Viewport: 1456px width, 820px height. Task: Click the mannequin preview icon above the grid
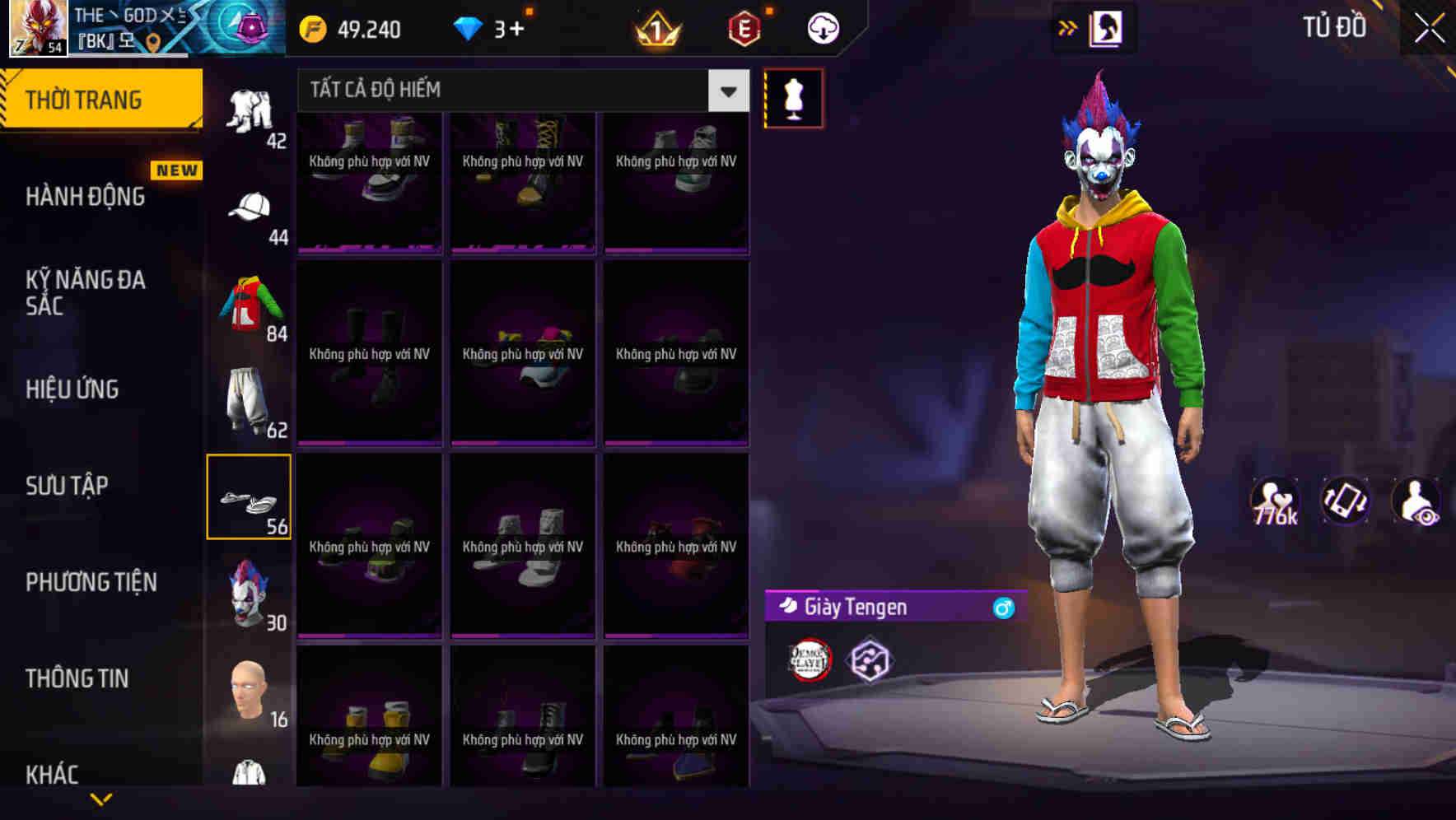(x=793, y=97)
